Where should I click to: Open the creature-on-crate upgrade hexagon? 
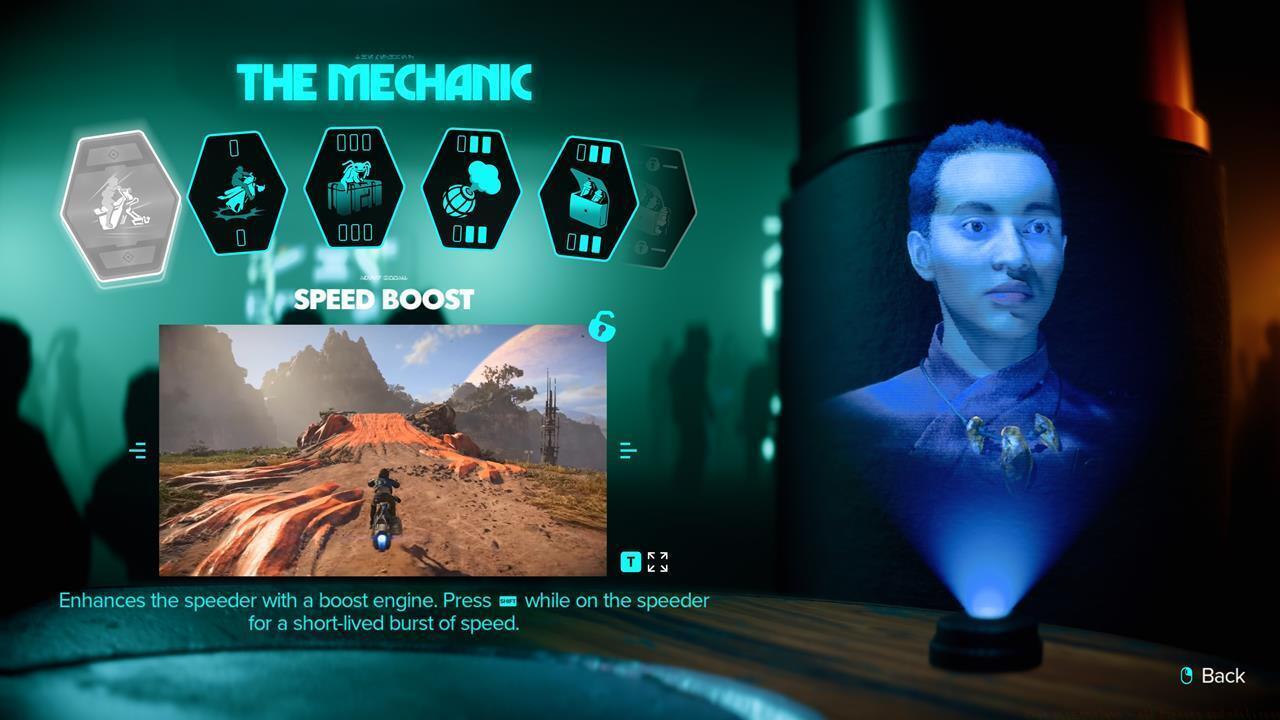click(353, 192)
